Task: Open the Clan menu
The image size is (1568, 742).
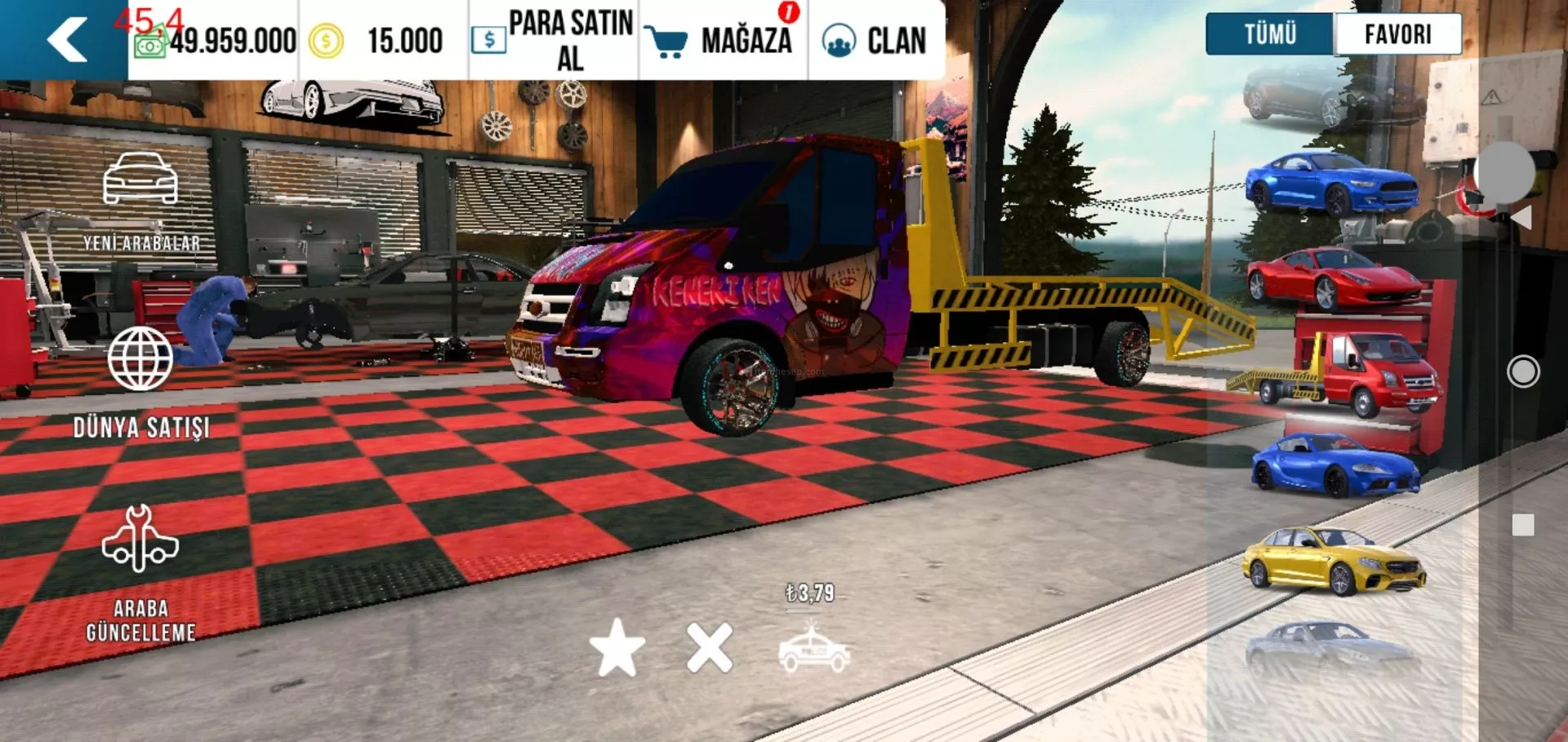Action: 875,40
